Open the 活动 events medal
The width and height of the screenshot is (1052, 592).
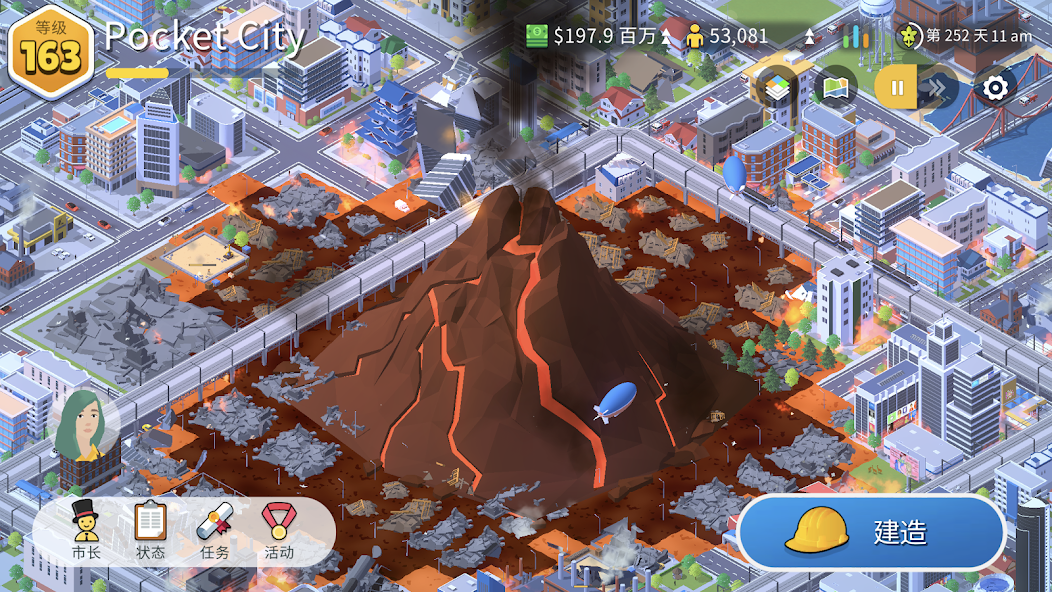(x=279, y=529)
